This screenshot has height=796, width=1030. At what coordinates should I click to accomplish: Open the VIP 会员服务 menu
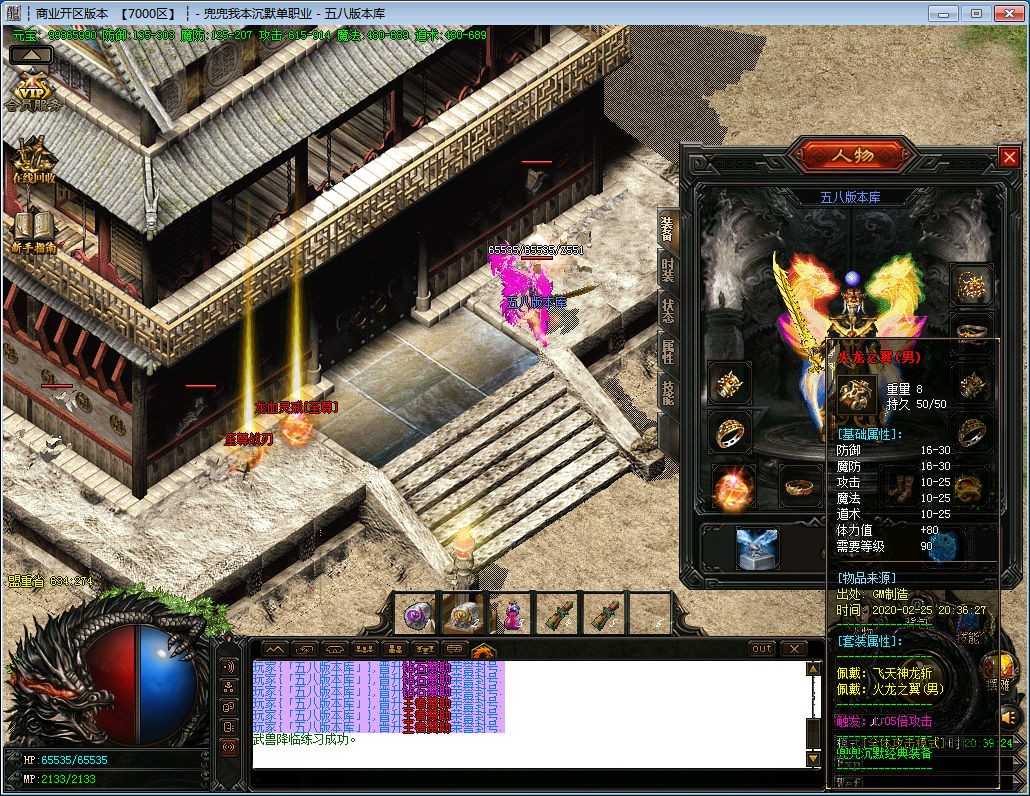click(x=32, y=88)
